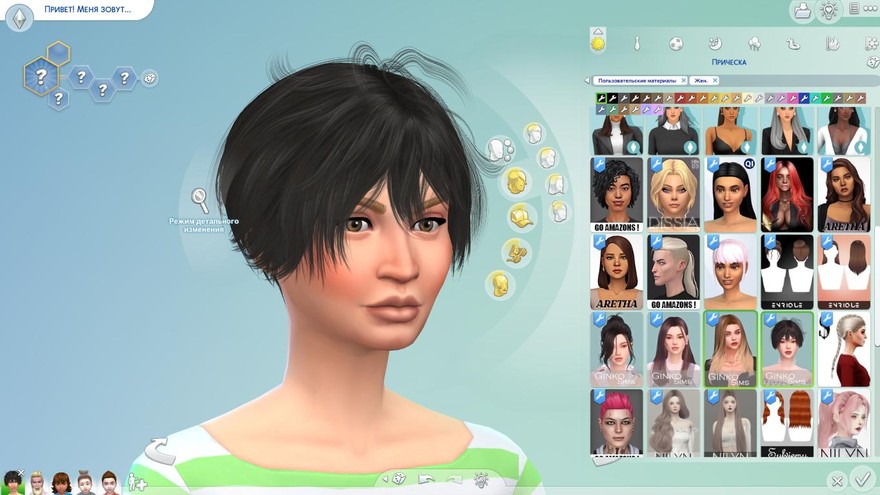Open the large aspiration hexagon
Image resolution: width=880 pixels, height=495 pixels.
(x=40, y=75)
